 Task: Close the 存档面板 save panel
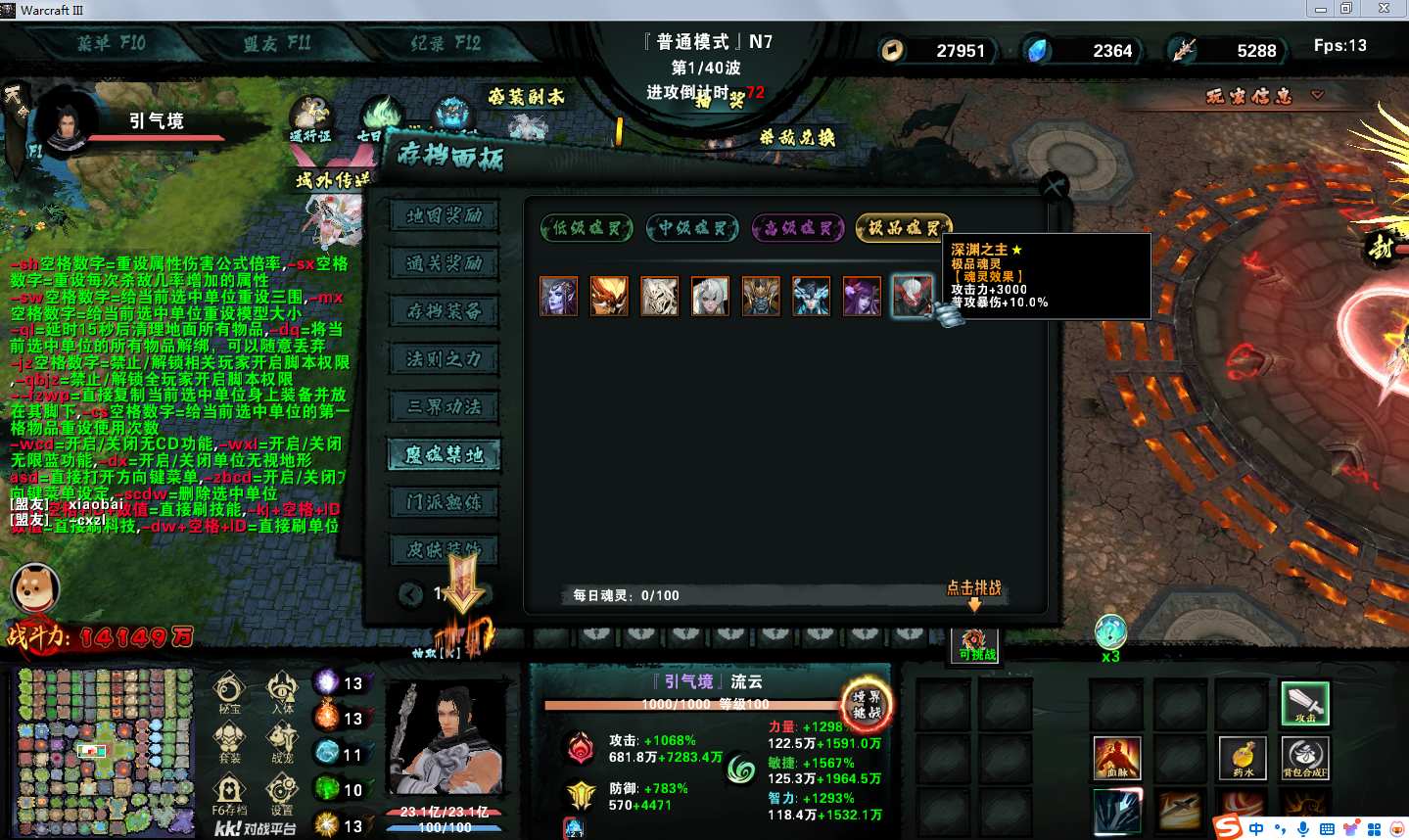(x=1054, y=186)
